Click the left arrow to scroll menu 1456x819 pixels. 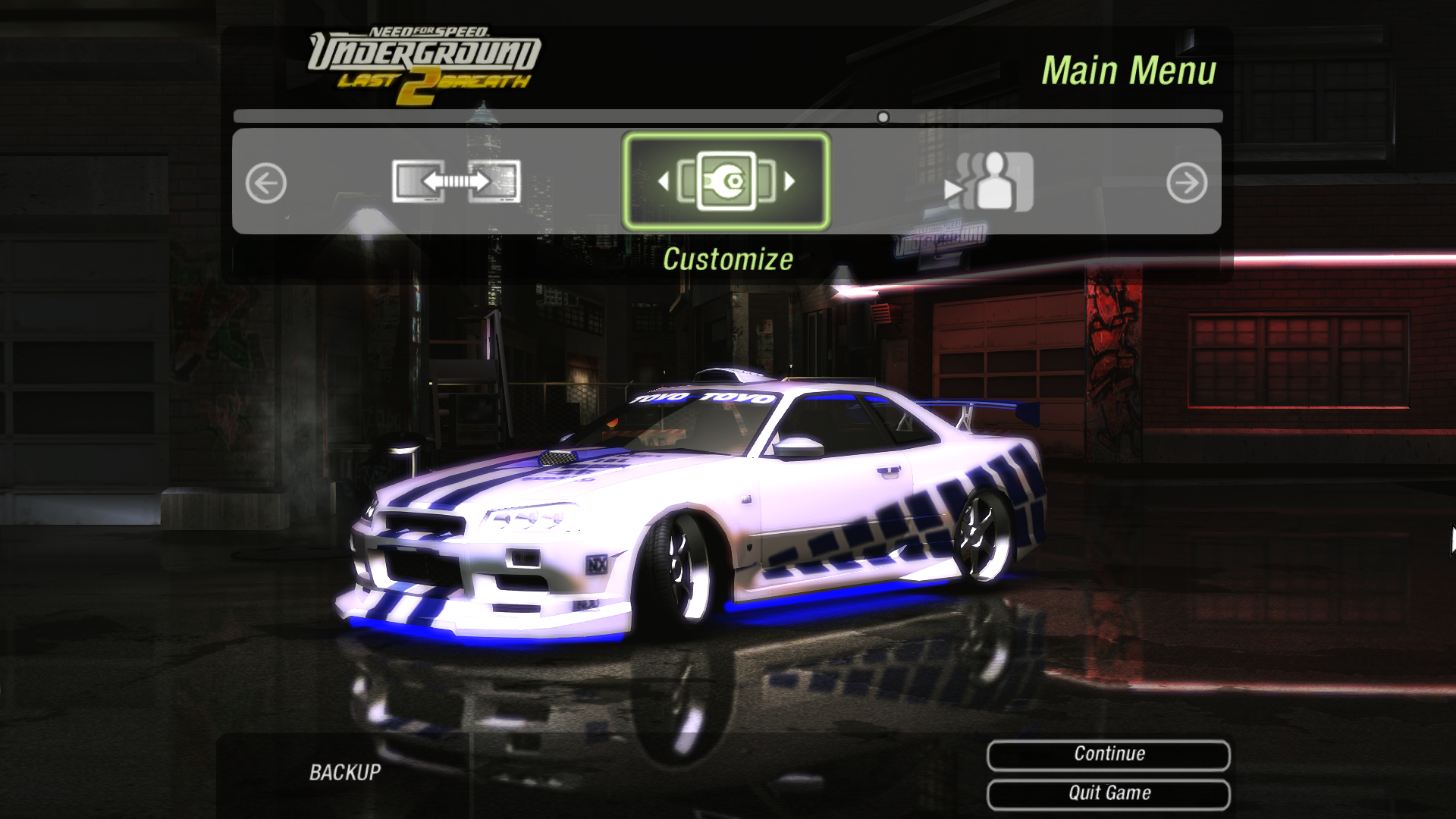tap(266, 183)
